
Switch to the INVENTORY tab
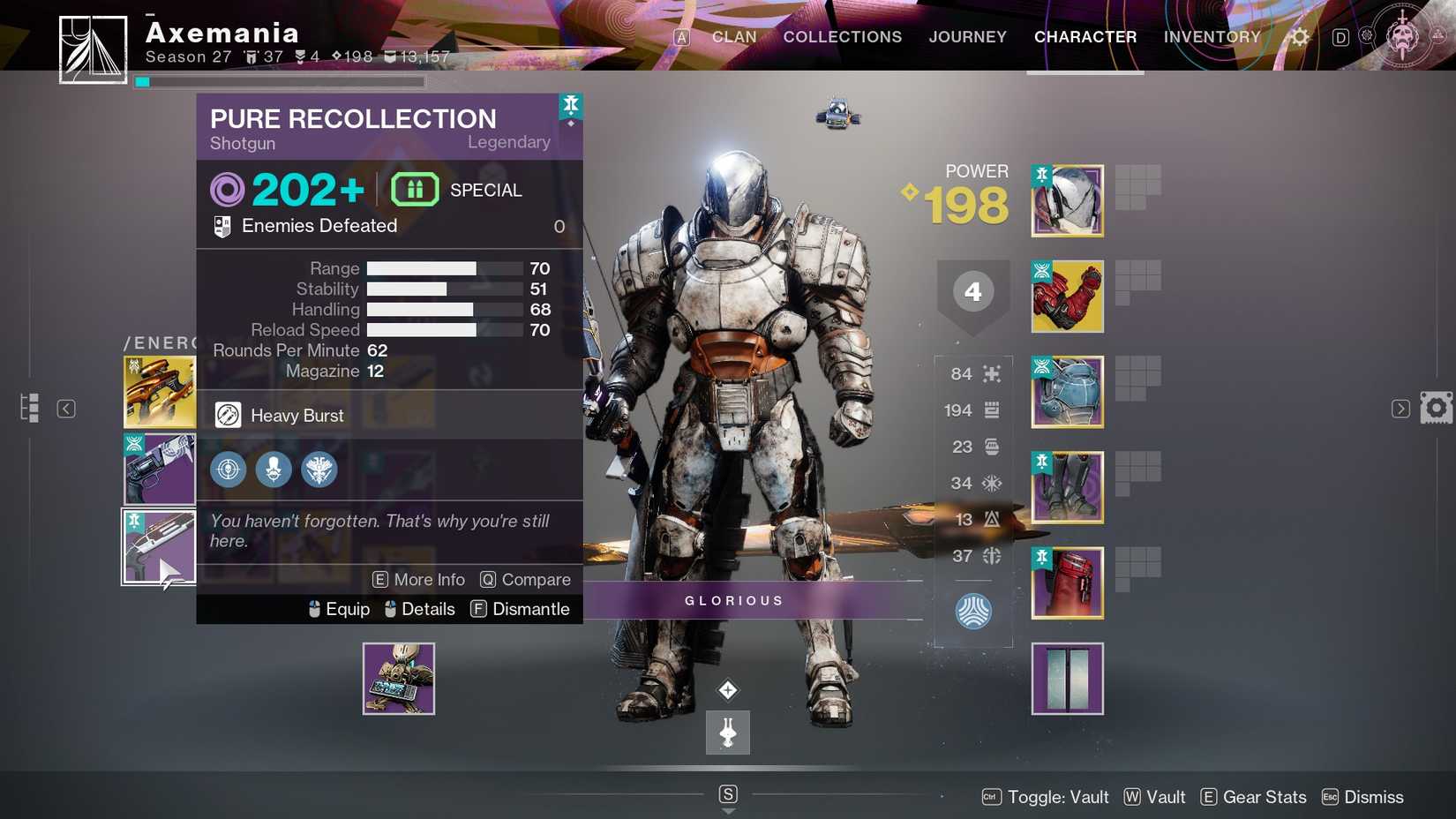coord(1212,37)
